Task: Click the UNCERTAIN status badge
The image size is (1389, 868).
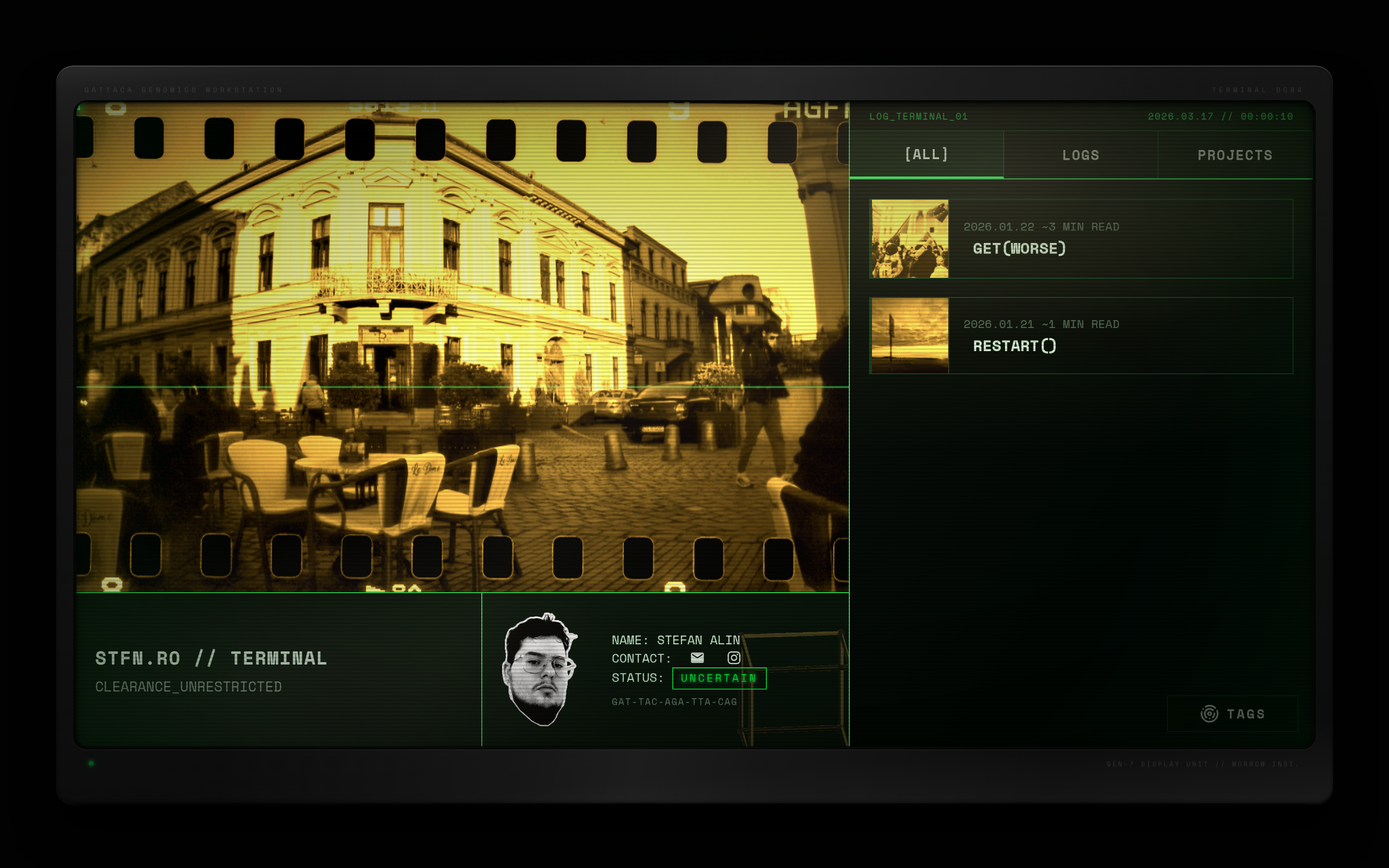Action: [x=719, y=678]
